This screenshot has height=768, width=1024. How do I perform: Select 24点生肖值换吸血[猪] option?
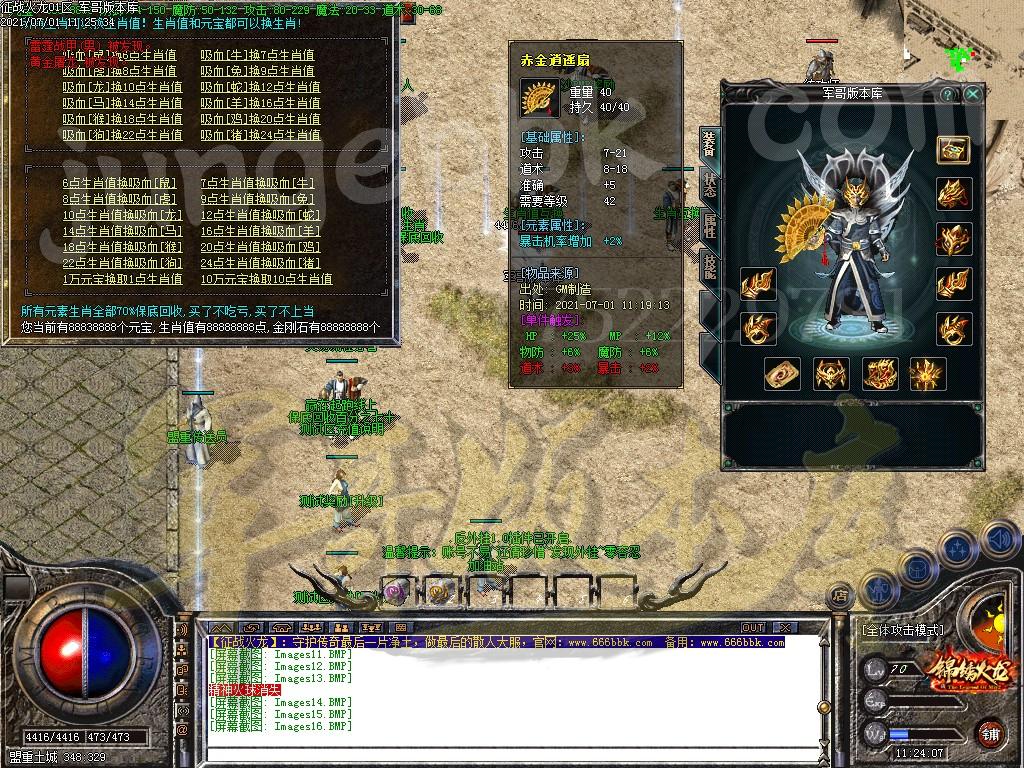point(260,263)
